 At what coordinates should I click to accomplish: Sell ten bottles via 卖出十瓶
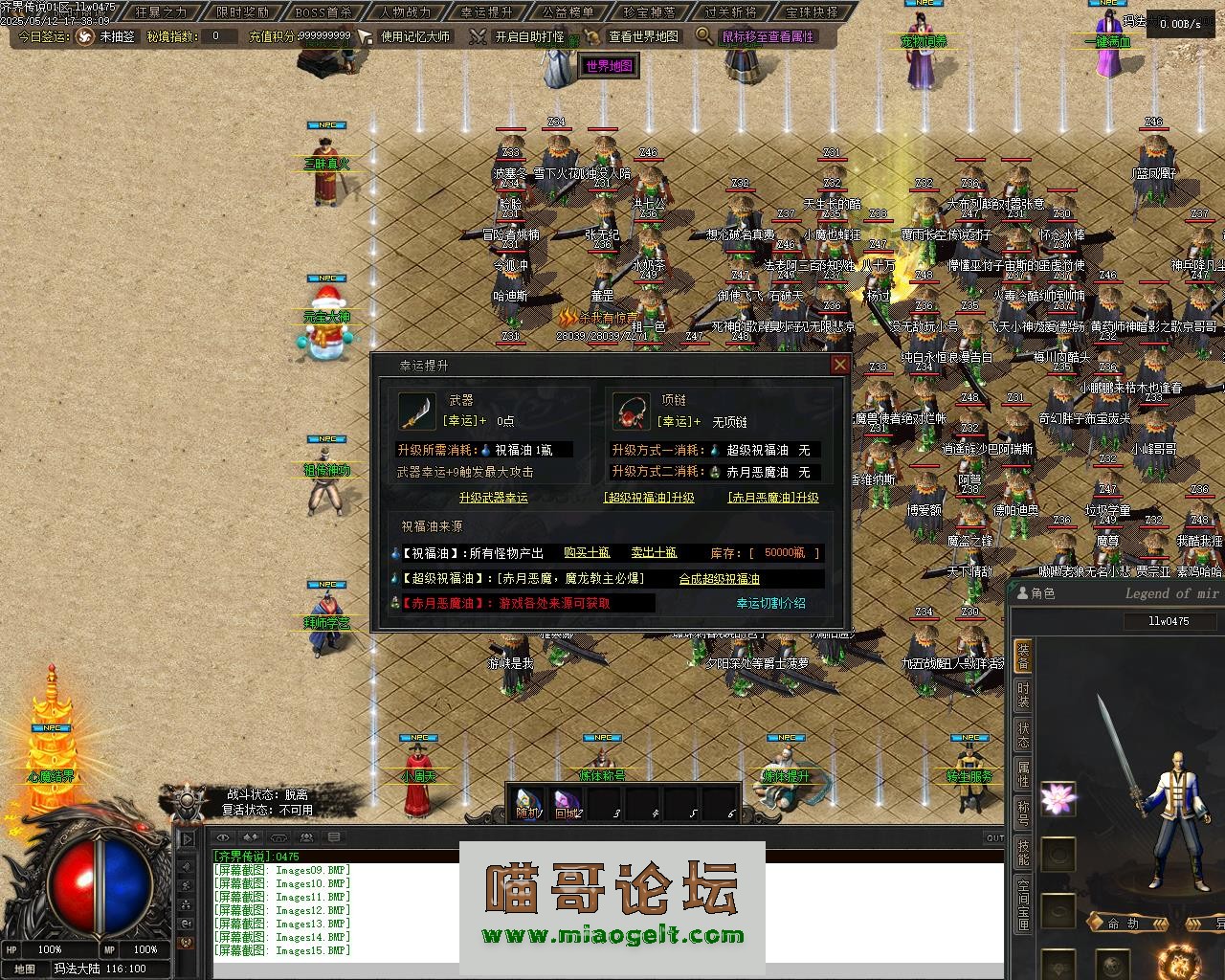[654, 553]
